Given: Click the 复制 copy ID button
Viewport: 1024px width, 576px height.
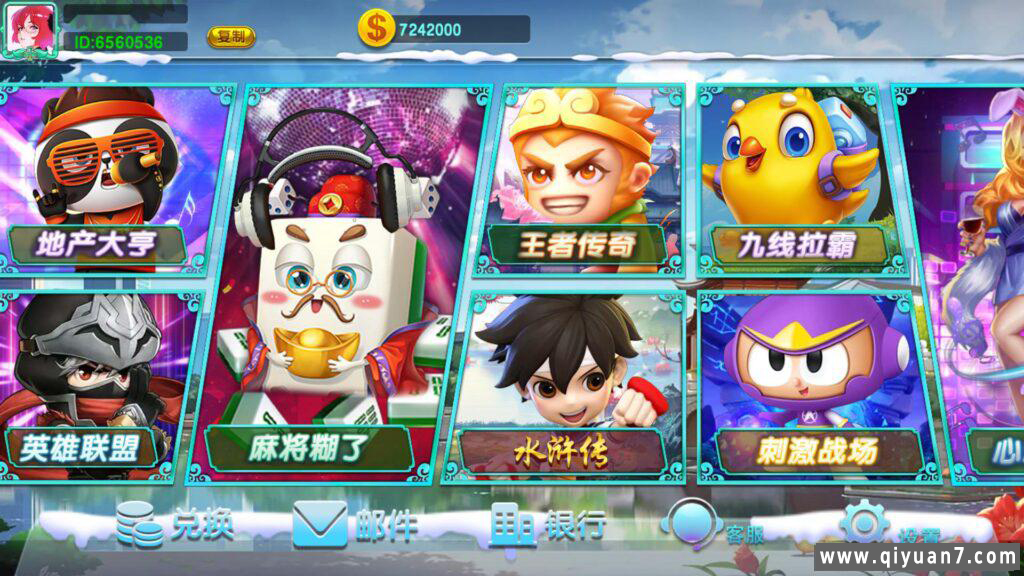Looking at the screenshot, I should (x=231, y=37).
